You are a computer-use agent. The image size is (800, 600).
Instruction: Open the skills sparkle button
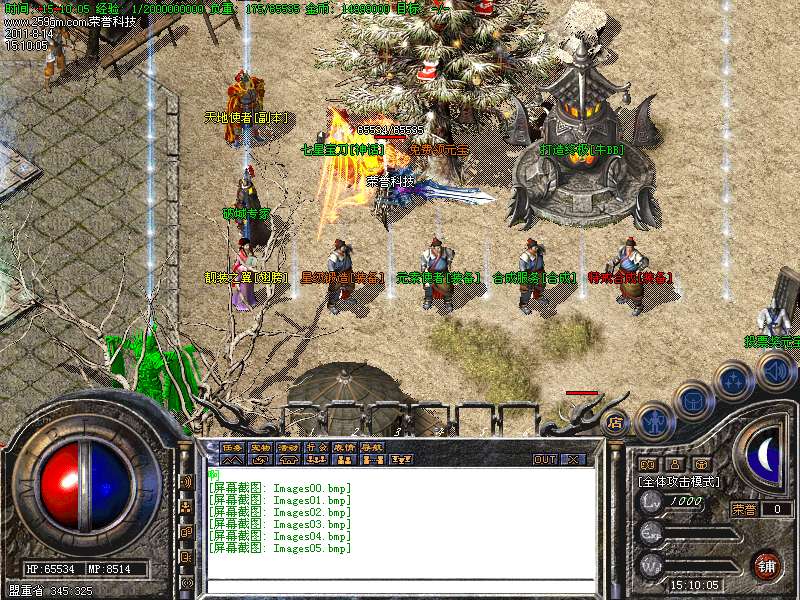point(733,381)
